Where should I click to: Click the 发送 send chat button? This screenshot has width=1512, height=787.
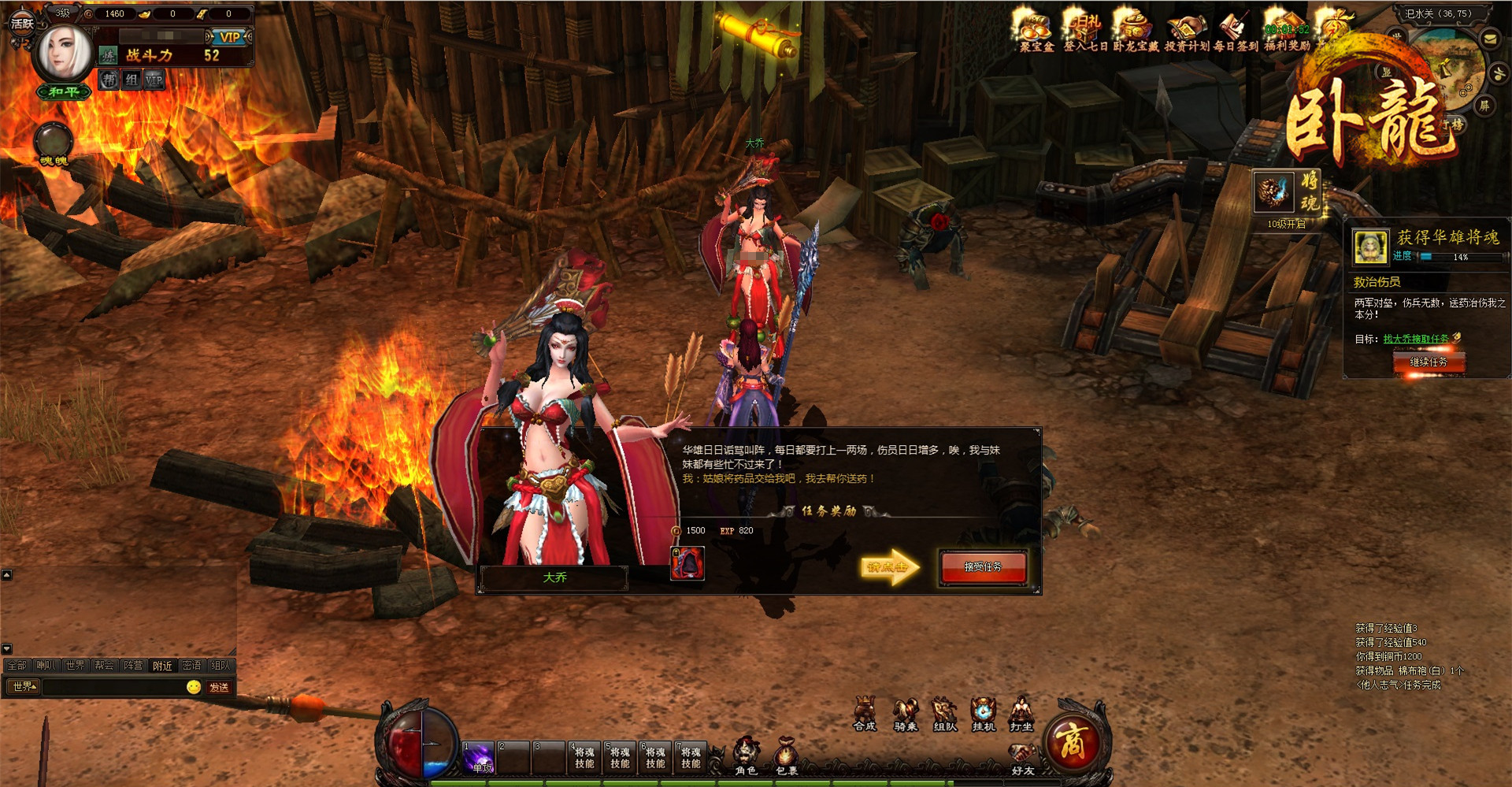tap(219, 687)
